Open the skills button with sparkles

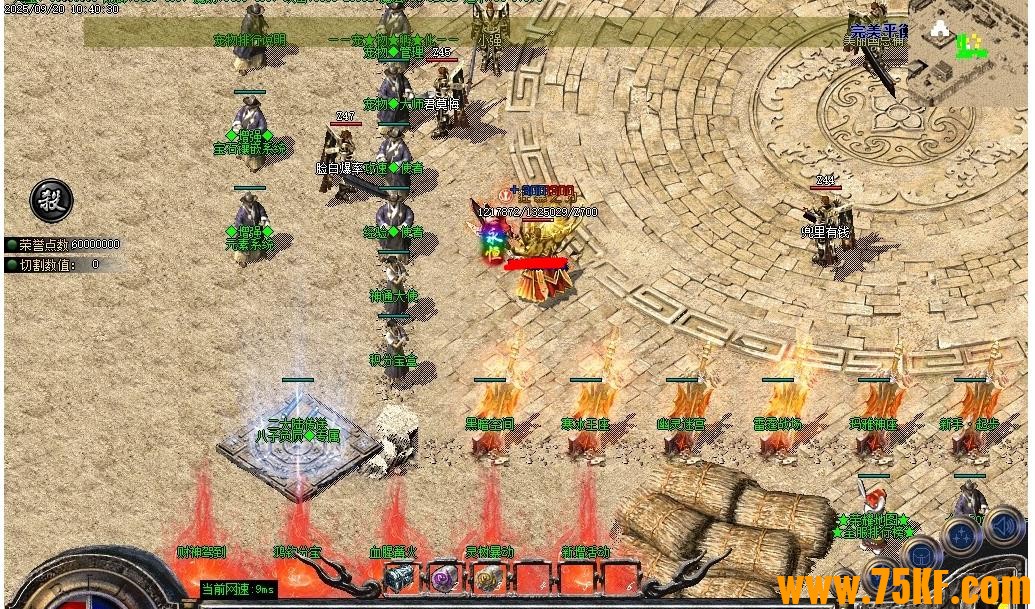(x=962, y=537)
